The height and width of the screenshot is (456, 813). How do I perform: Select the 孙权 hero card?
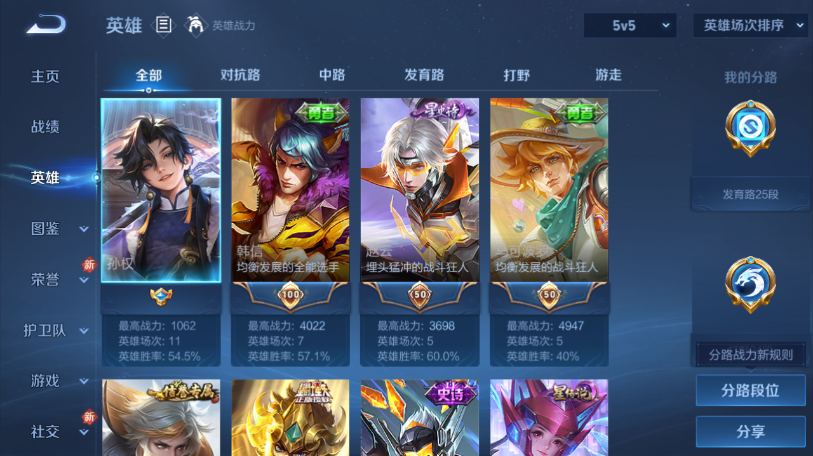(161, 190)
